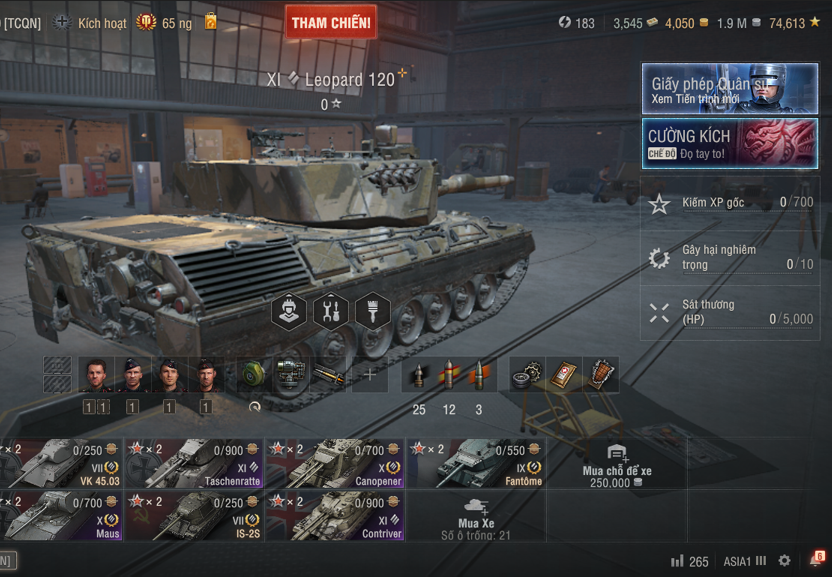Select the IS-2S tank card
This screenshot has height=577, width=832.
pos(194,515)
